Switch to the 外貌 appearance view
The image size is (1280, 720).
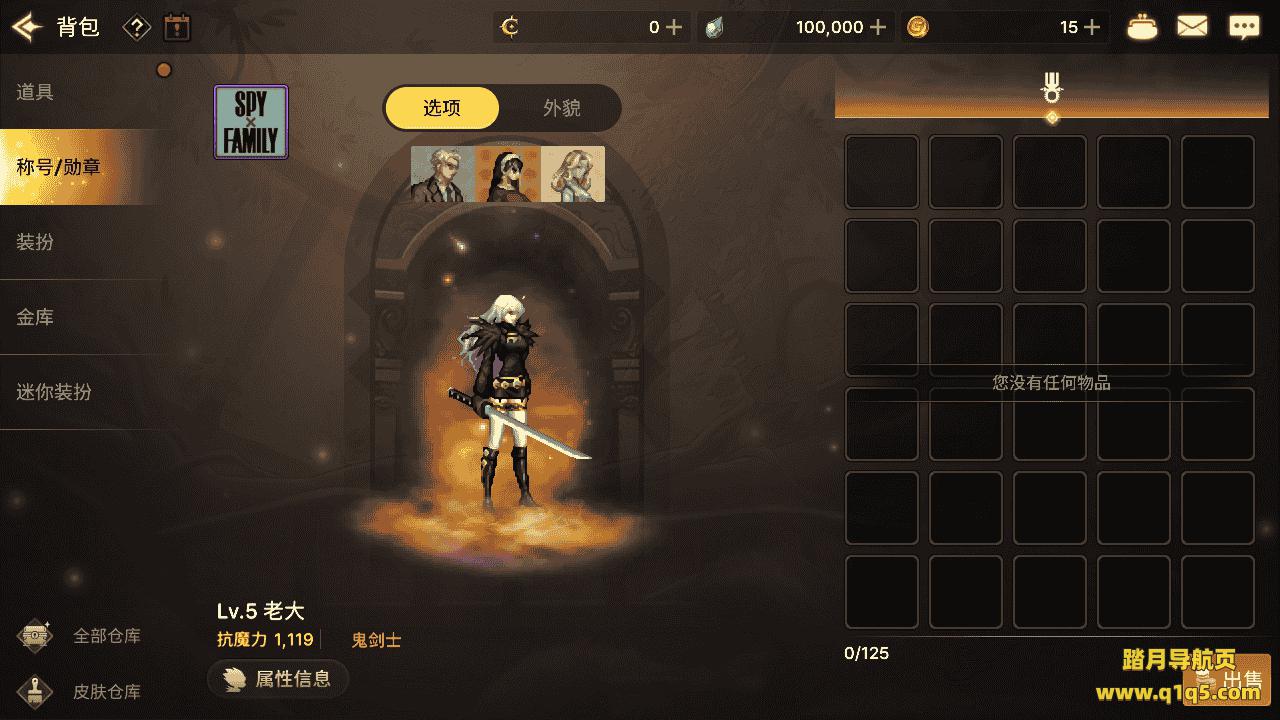coord(561,108)
